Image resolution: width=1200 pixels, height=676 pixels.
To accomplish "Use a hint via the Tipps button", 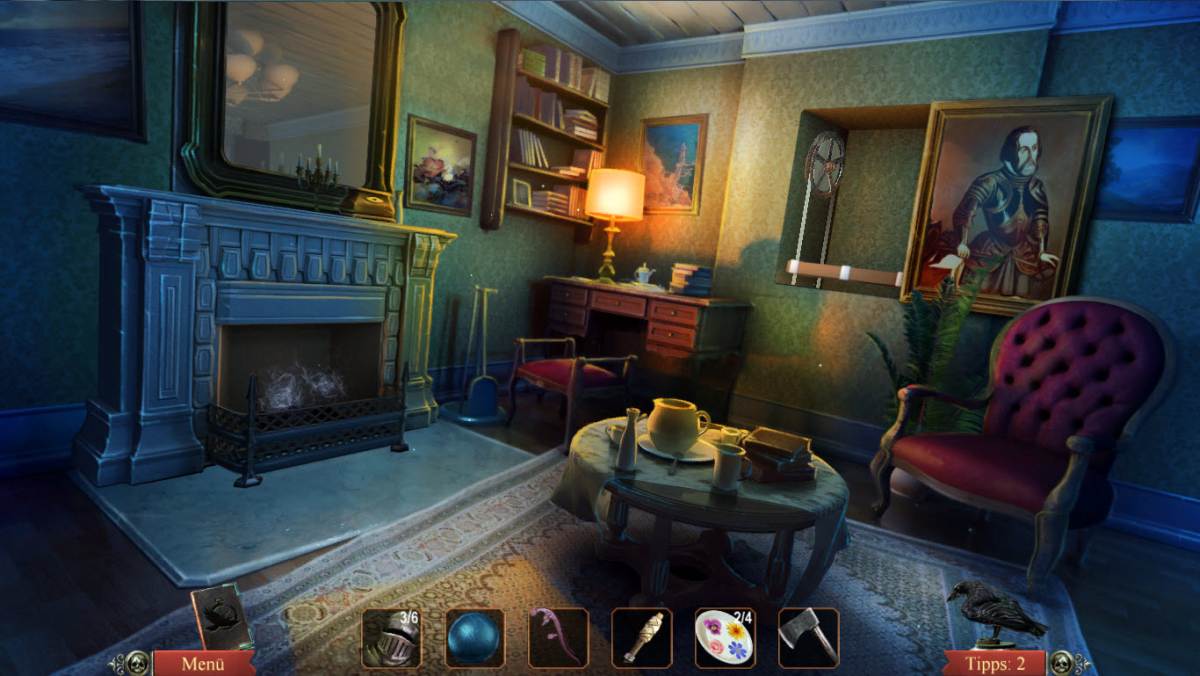I will (x=994, y=663).
